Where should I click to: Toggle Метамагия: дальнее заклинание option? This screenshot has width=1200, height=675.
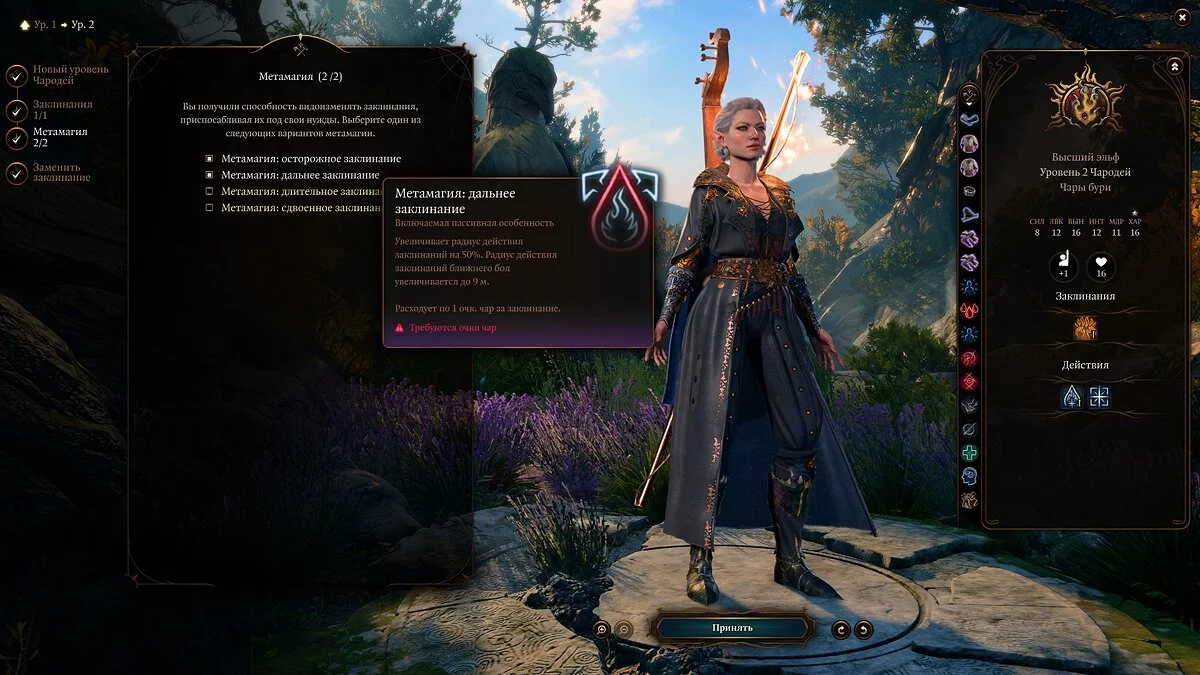[209, 175]
